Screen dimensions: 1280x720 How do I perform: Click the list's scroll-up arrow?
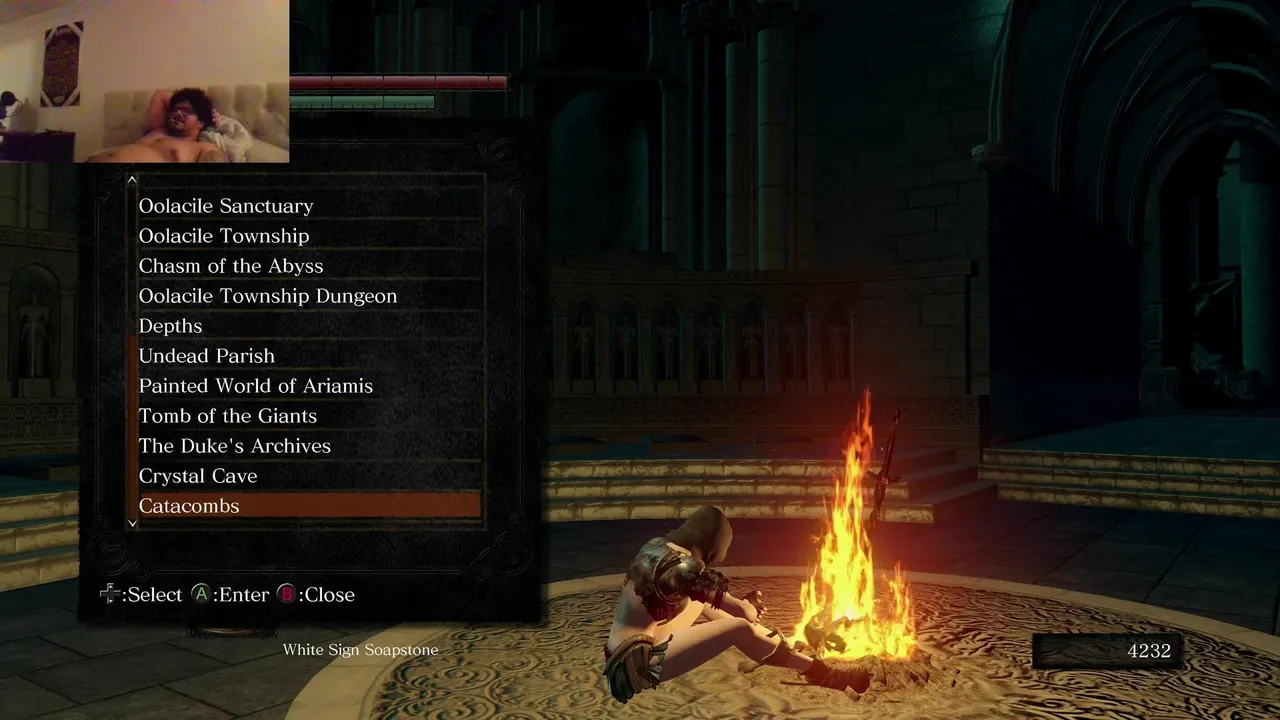click(x=132, y=180)
